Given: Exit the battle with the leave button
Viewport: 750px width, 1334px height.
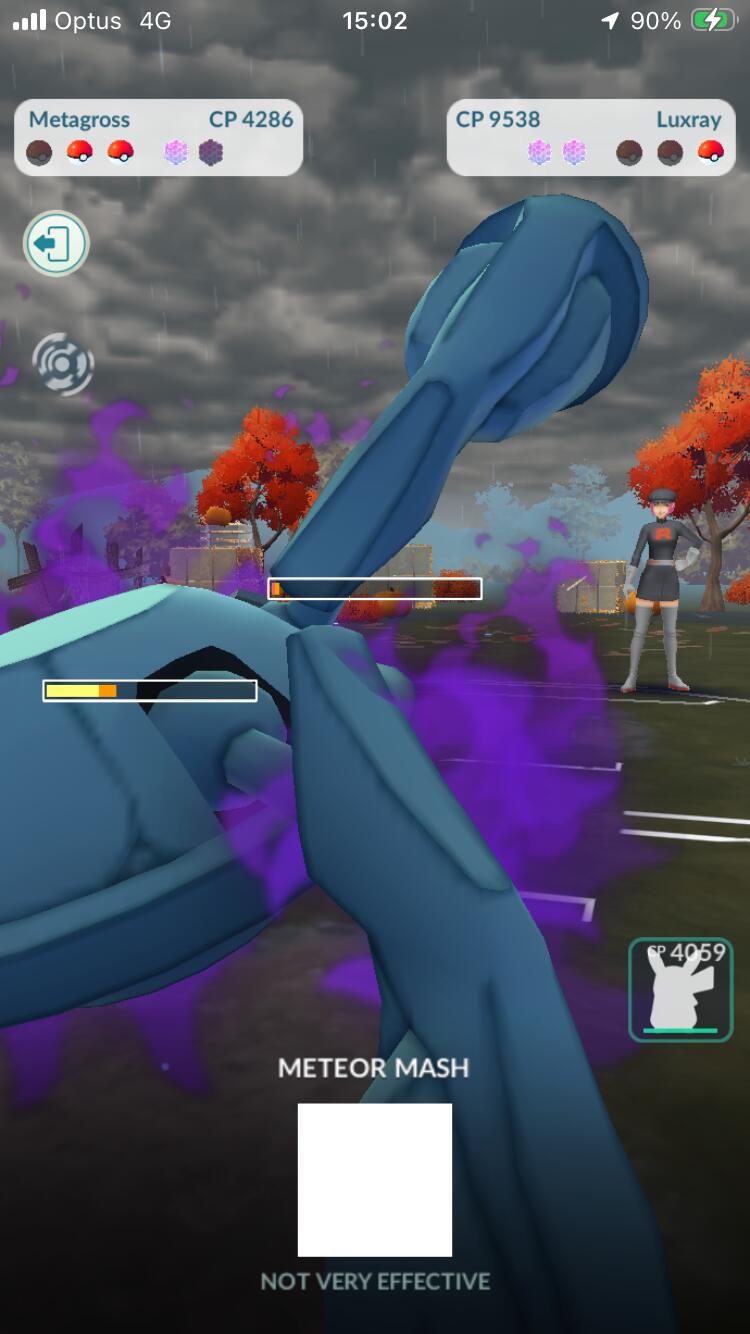Looking at the screenshot, I should tap(56, 243).
